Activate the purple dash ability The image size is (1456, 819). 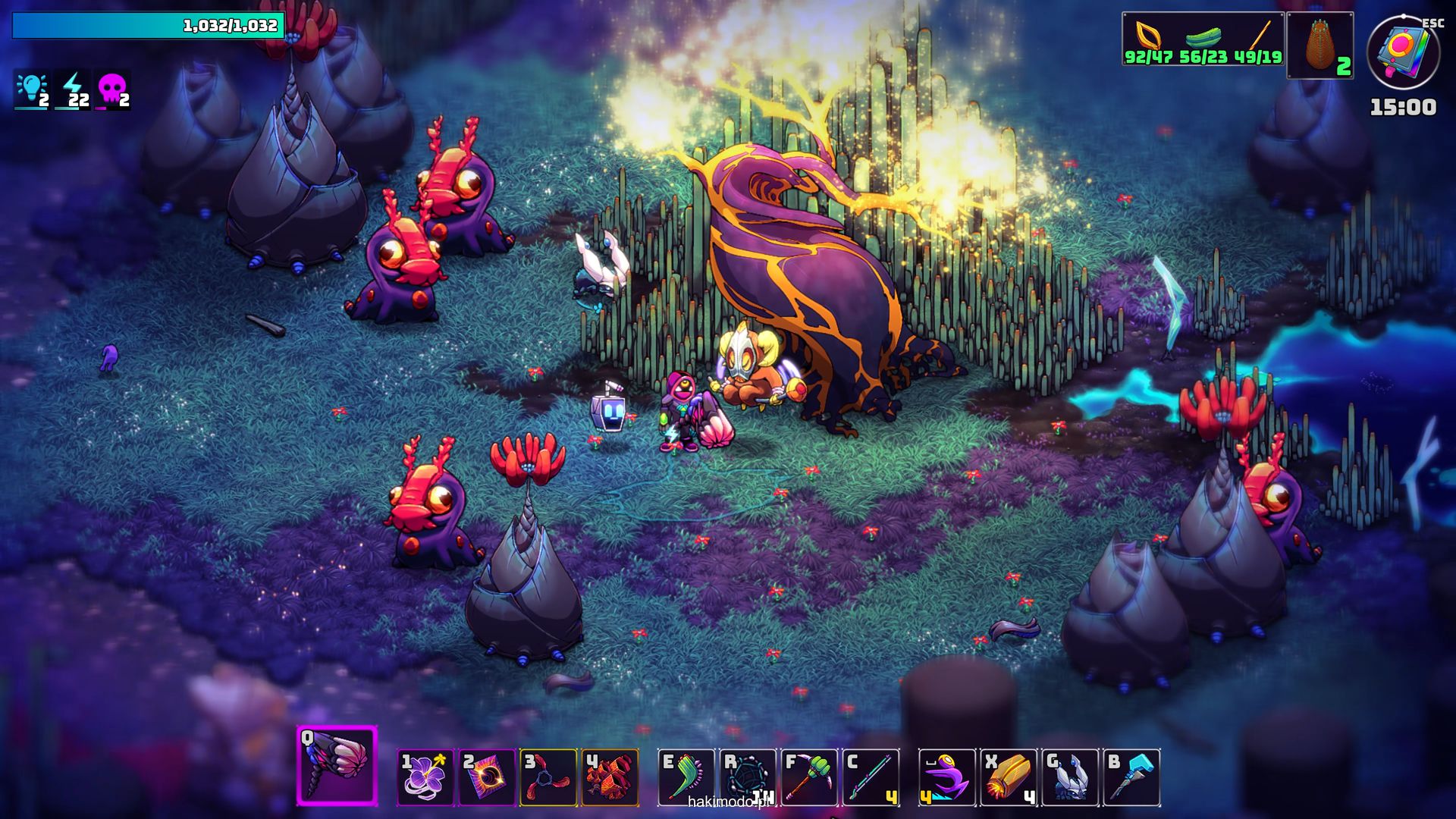[947, 777]
